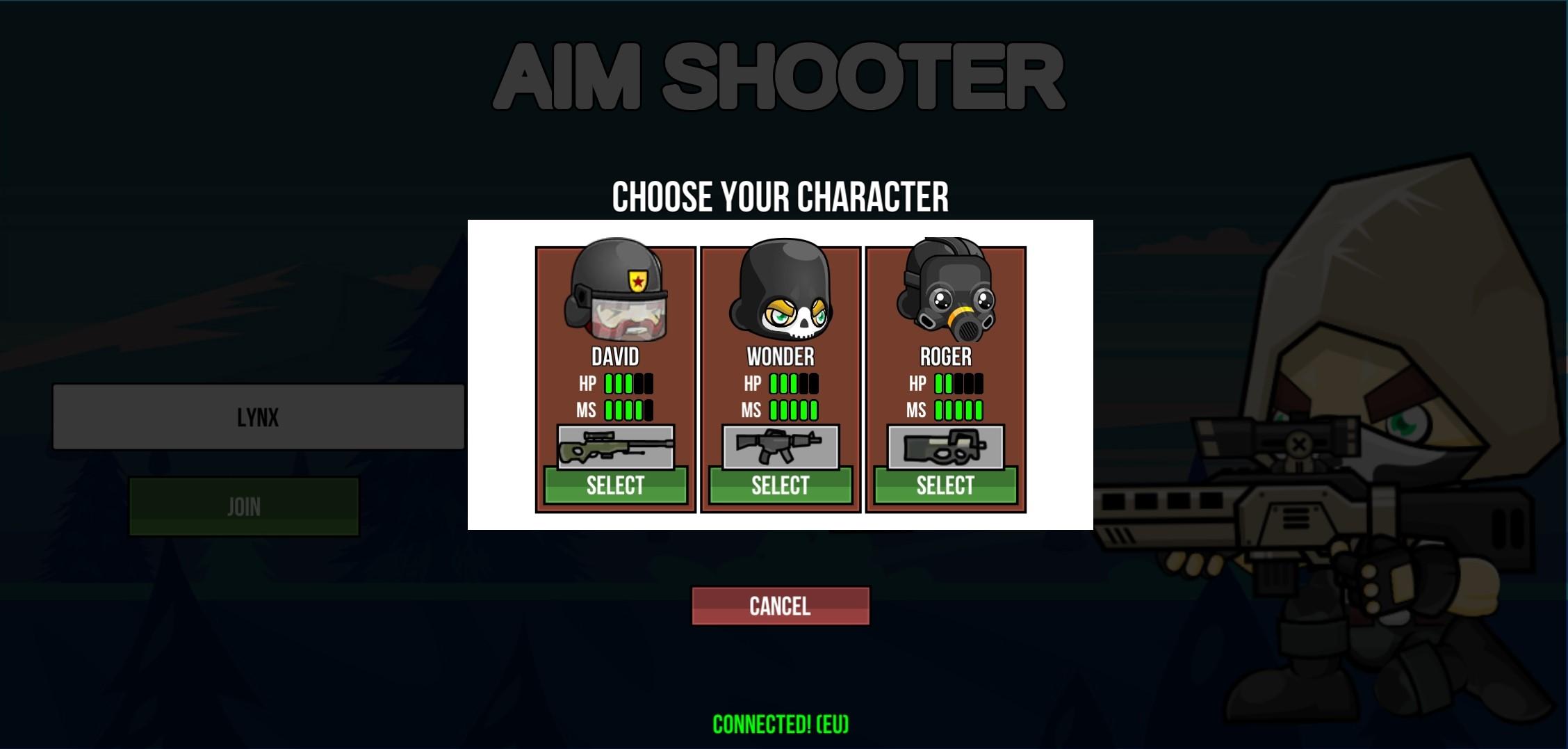Click the sniper rifle weapon icon under David
1568x749 pixels.
pyautogui.click(x=615, y=447)
